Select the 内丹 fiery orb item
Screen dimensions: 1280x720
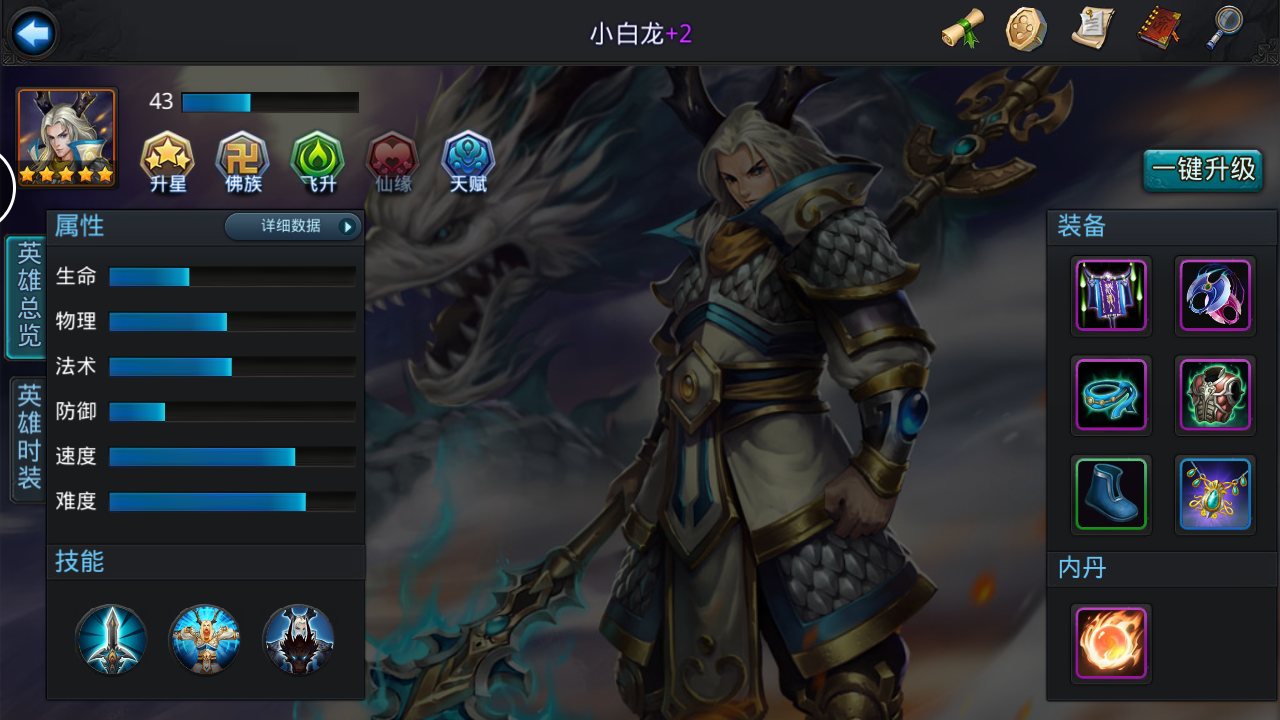(x=1111, y=644)
